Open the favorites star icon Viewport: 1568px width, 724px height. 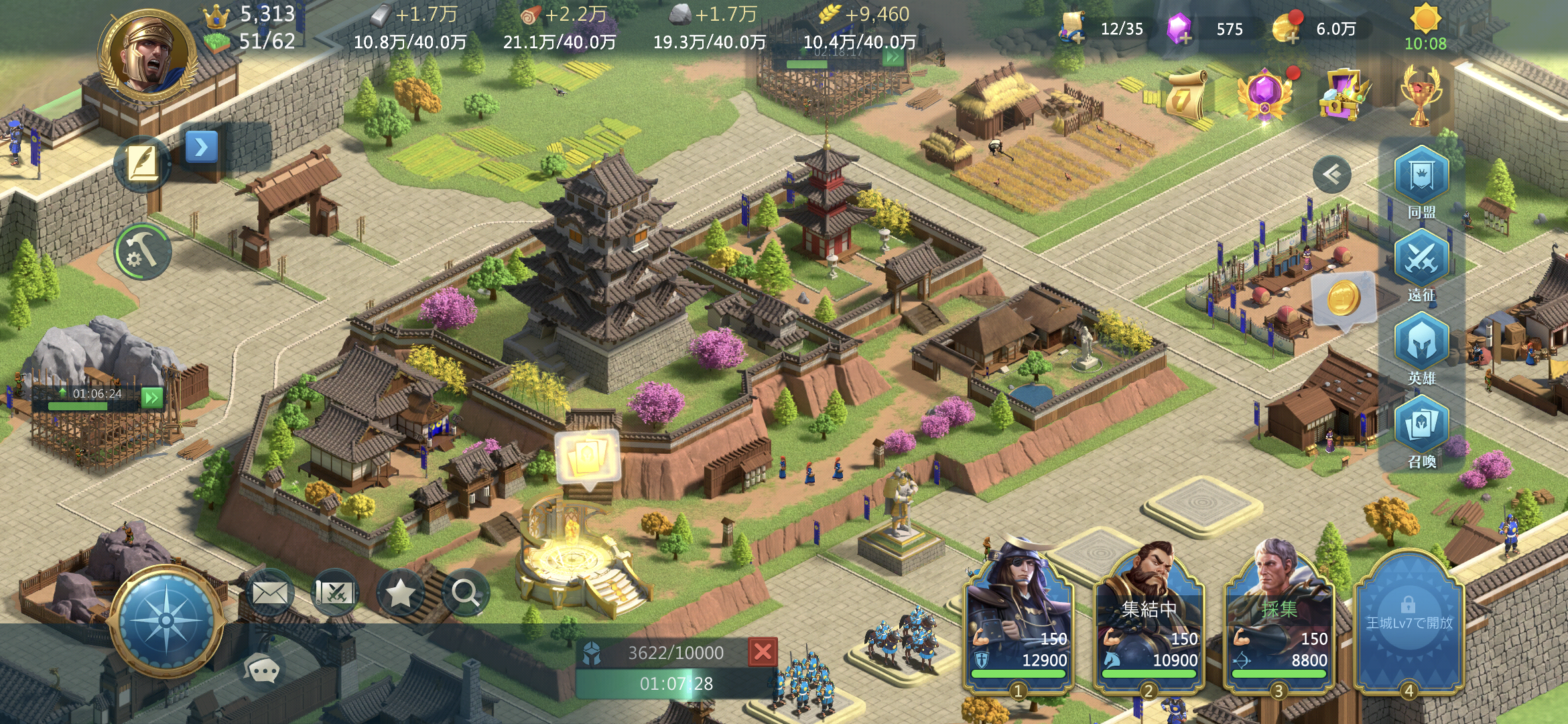tap(401, 593)
